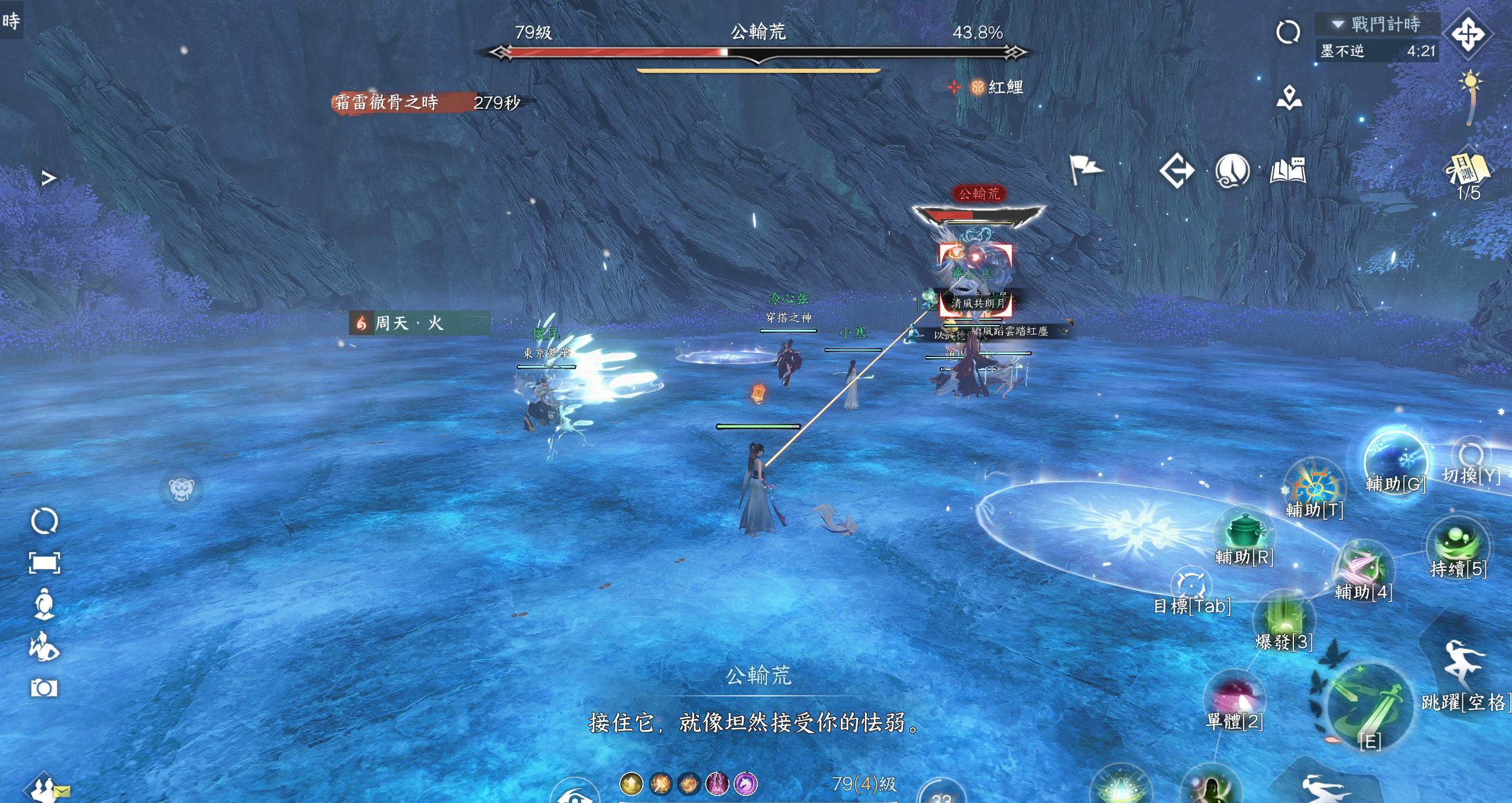Open the flag marker tool
Image resolution: width=1512 pixels, height=803 pixels.
(x=1085, y=170)
